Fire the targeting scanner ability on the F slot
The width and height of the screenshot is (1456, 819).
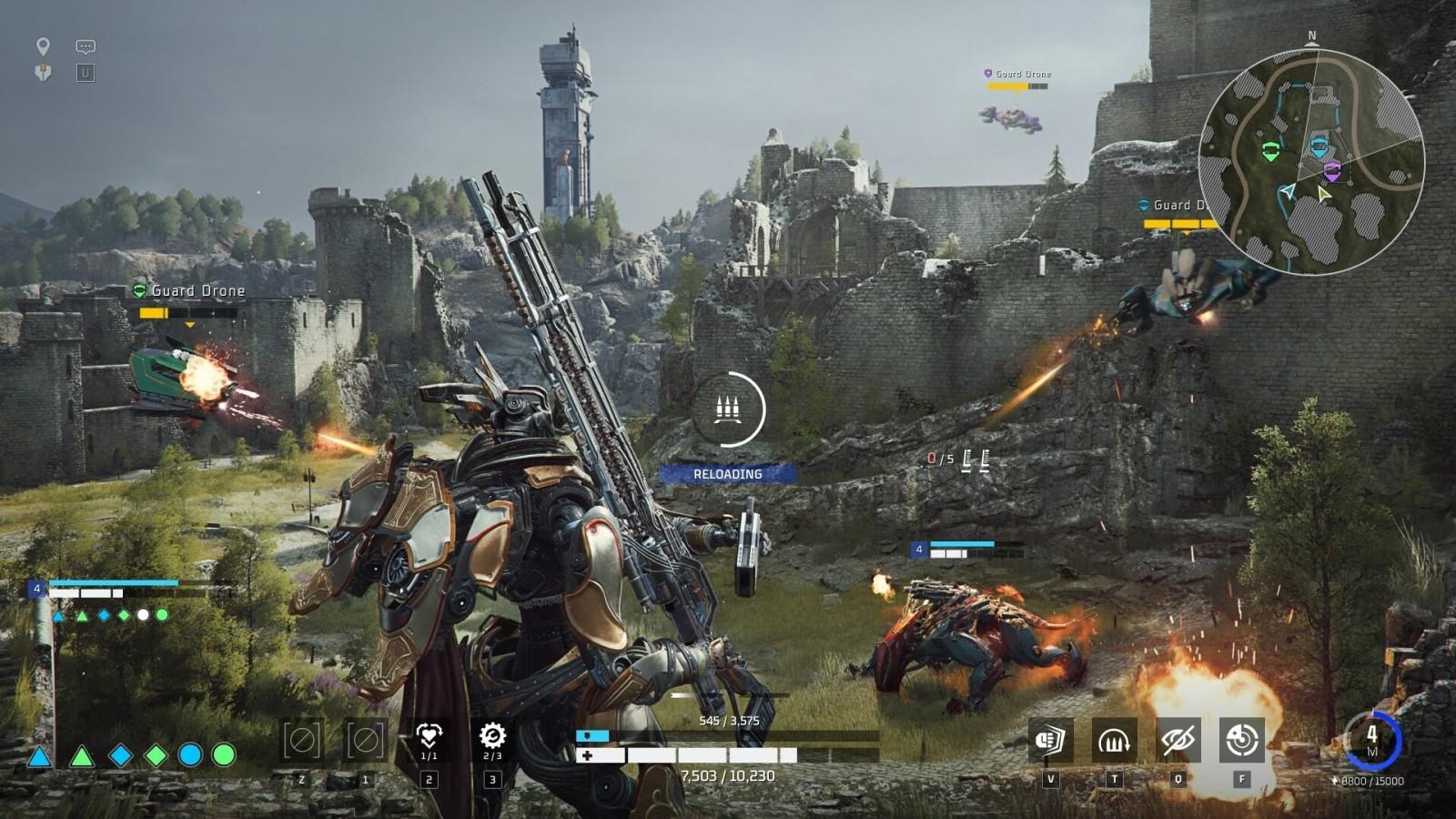(x=1241, y=740)
